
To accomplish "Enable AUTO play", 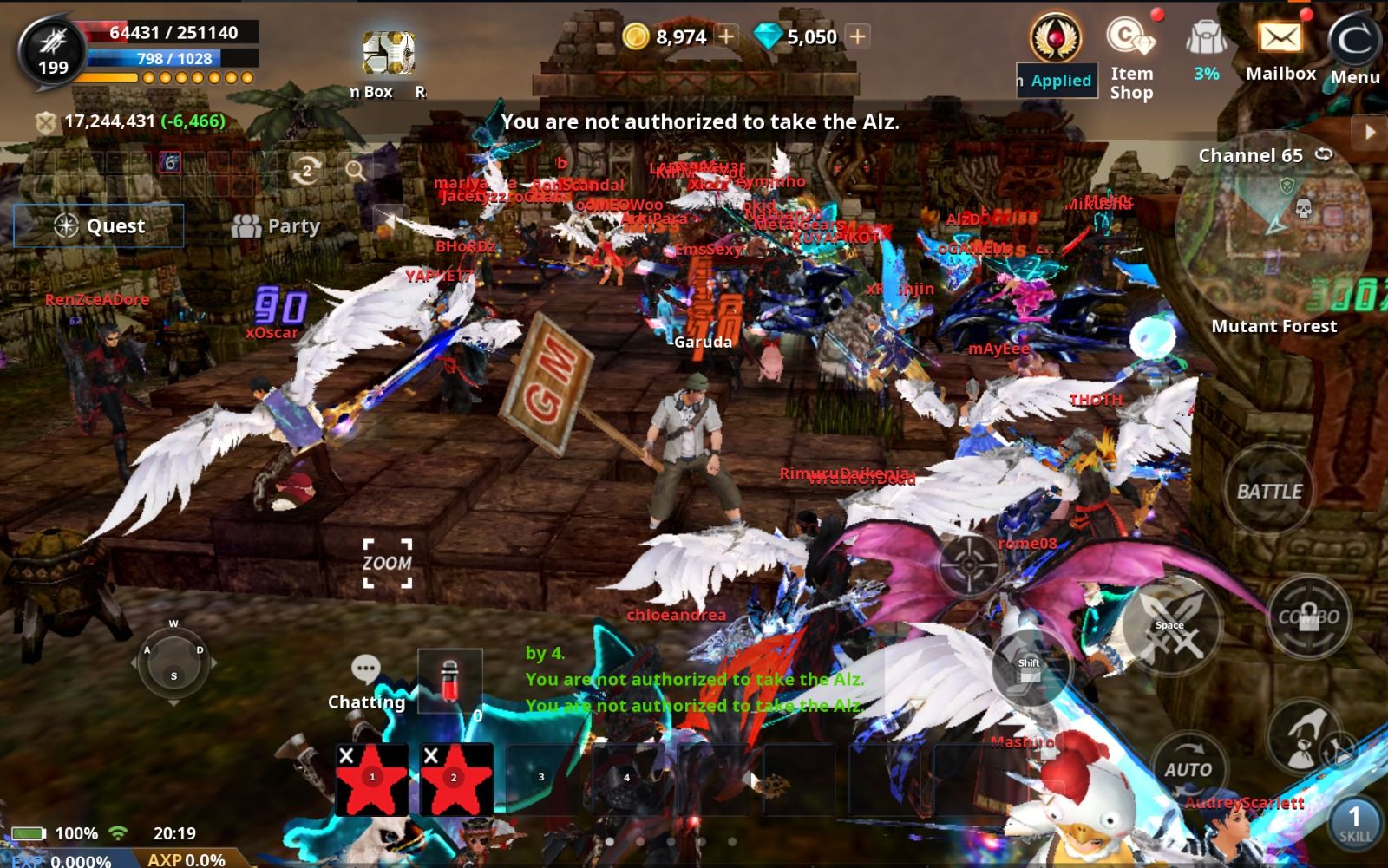I will pyautogui.click(x=1188, y=769).
